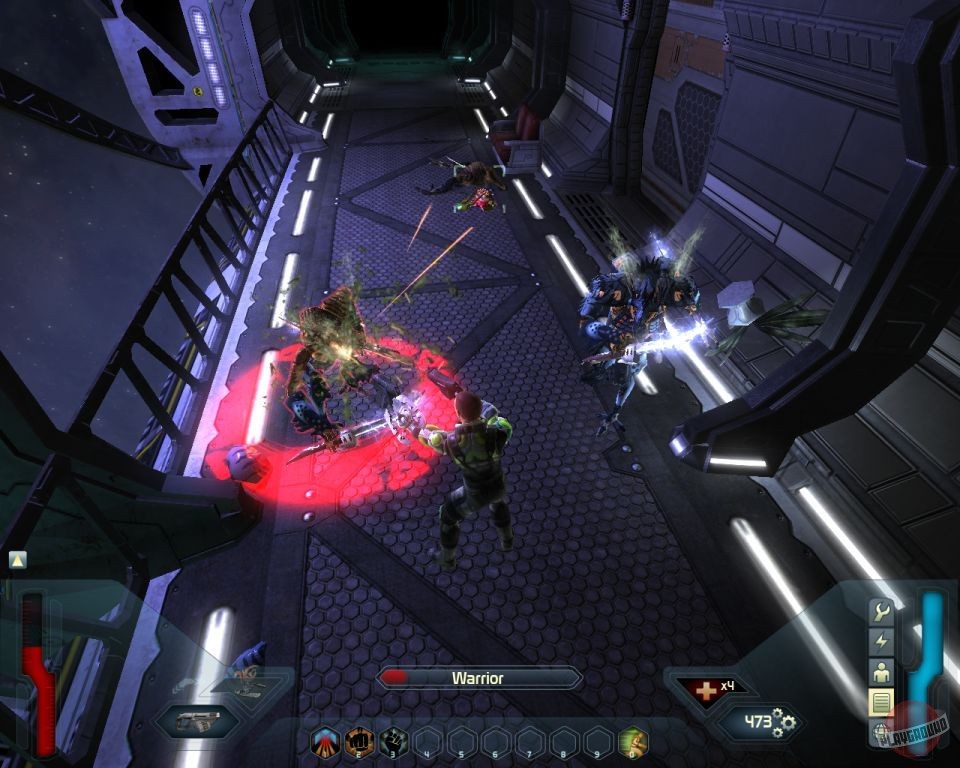
Task: Select the Warrior target bar
Action: point(478,678)
